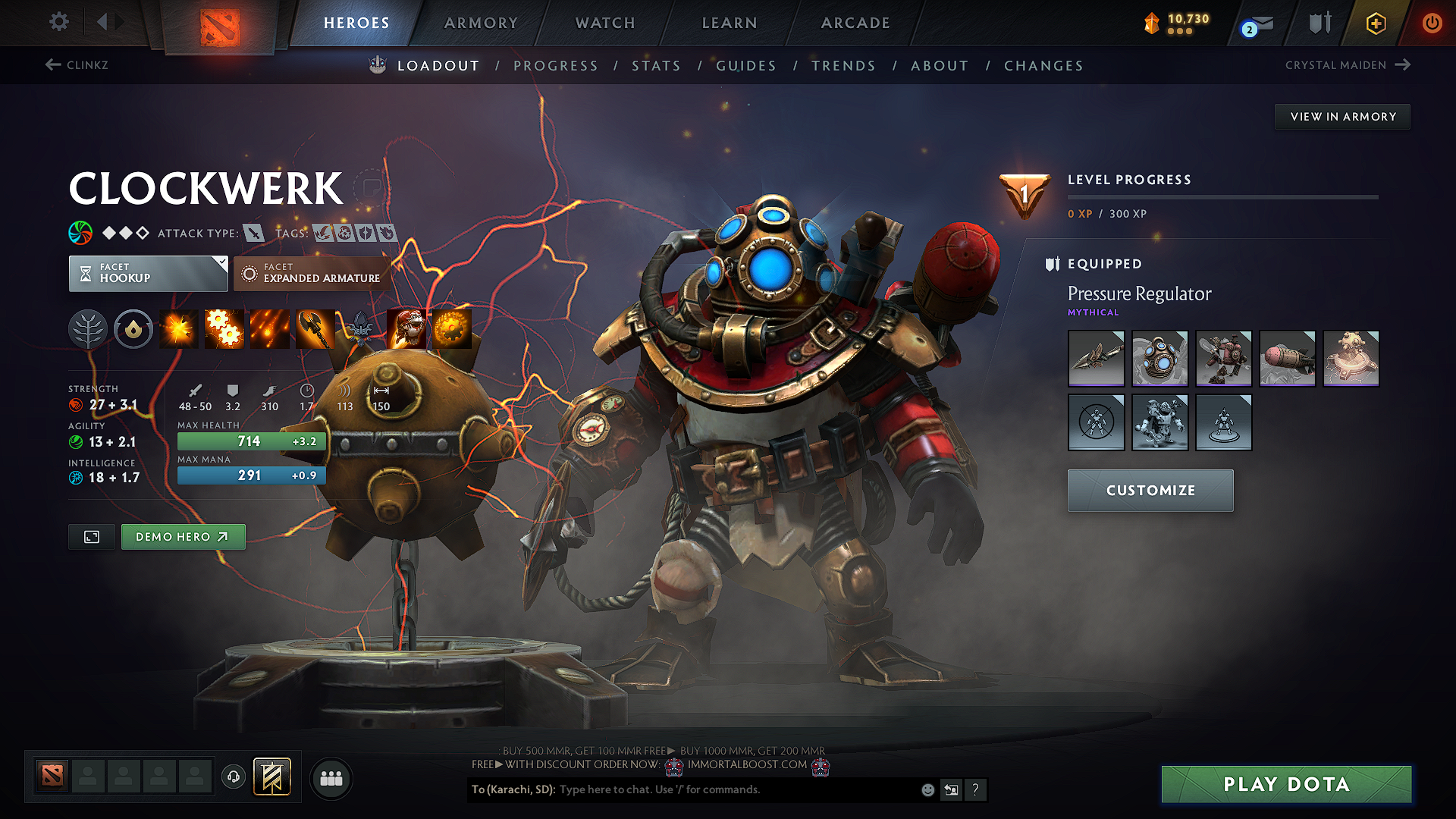The width and height of the screenshot is (1456, 819).
Task: Go to previous hero Clinkz
Action: click(x=77, y=65)
